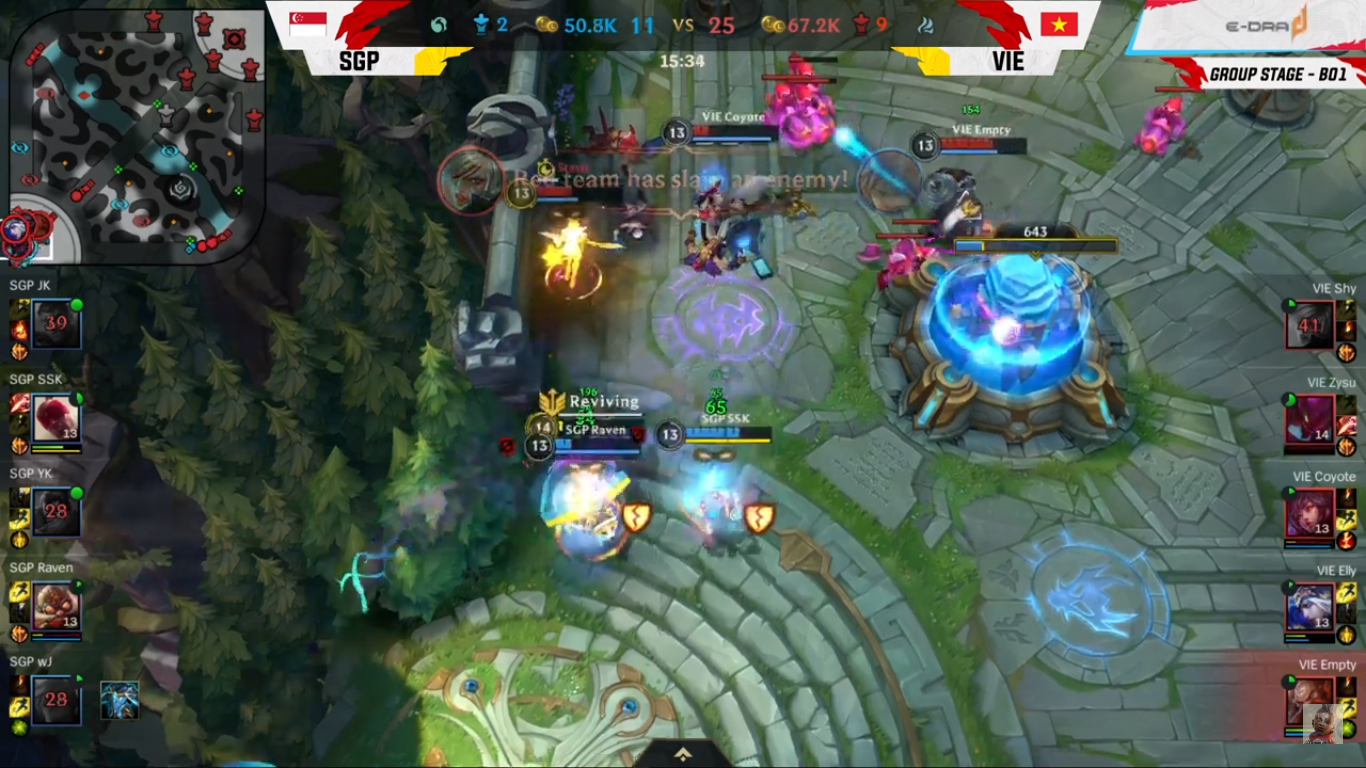Focus on VIE Elly's champion portrait
The height and width of the screenshot is (768, 1366).
(1310, 607)
